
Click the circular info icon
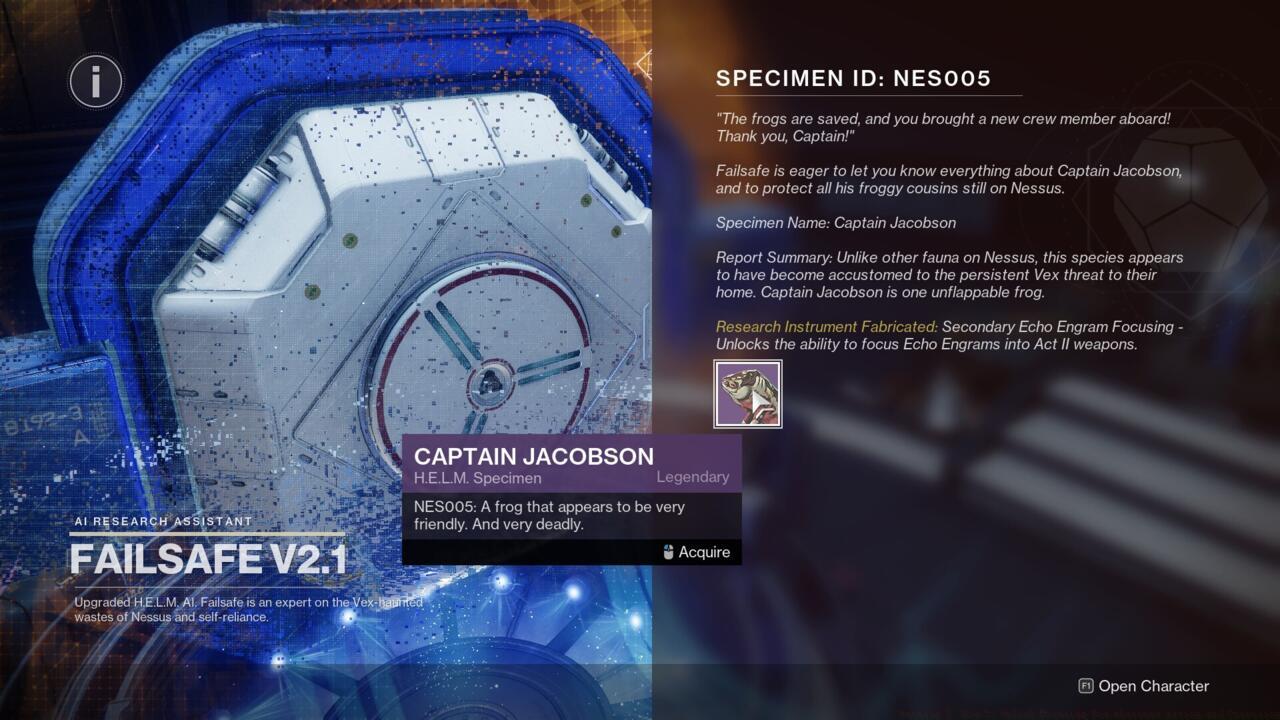pyautogui.click(x=95, y=81)
